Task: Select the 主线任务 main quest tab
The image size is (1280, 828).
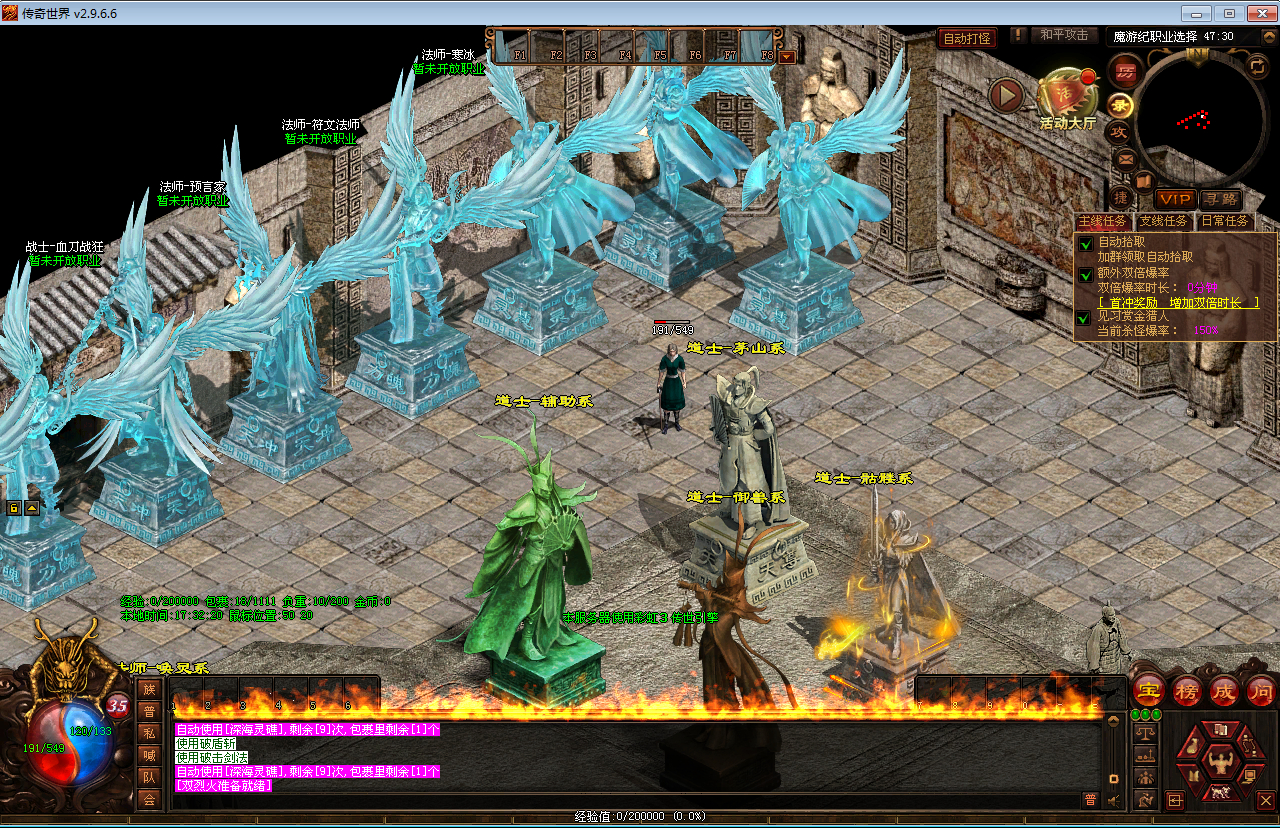Action: click(1103, 221)
